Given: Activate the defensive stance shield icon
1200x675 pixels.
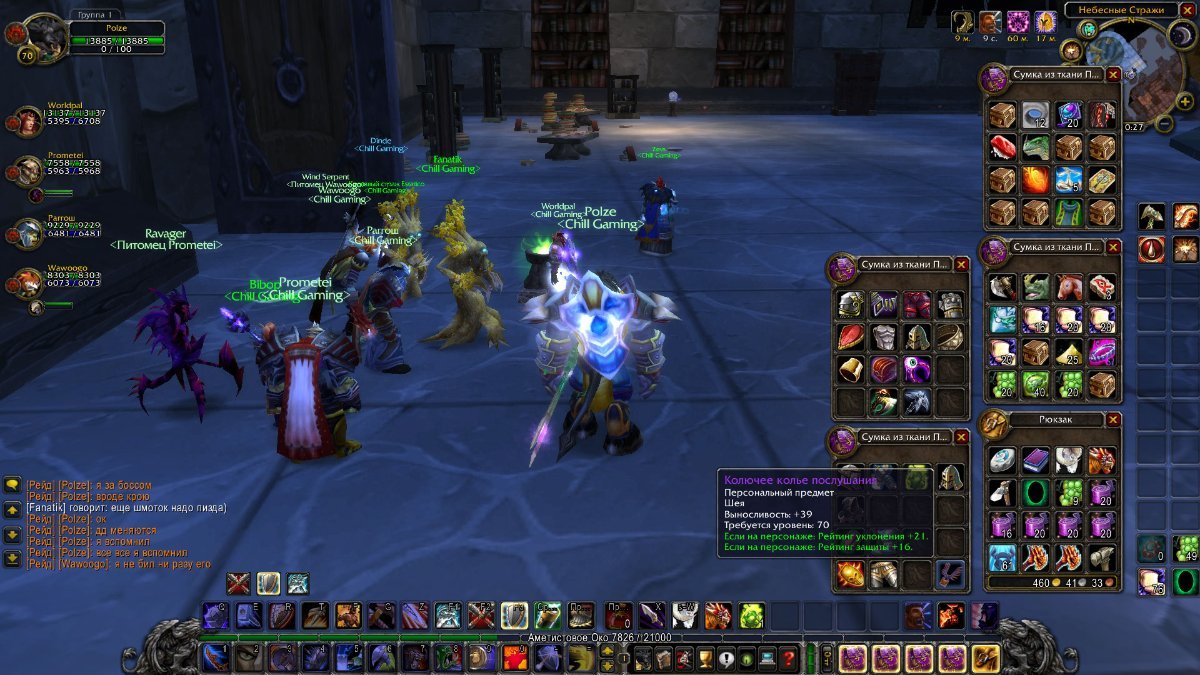Looking at the screenshot, I should [x=268, y=583].
